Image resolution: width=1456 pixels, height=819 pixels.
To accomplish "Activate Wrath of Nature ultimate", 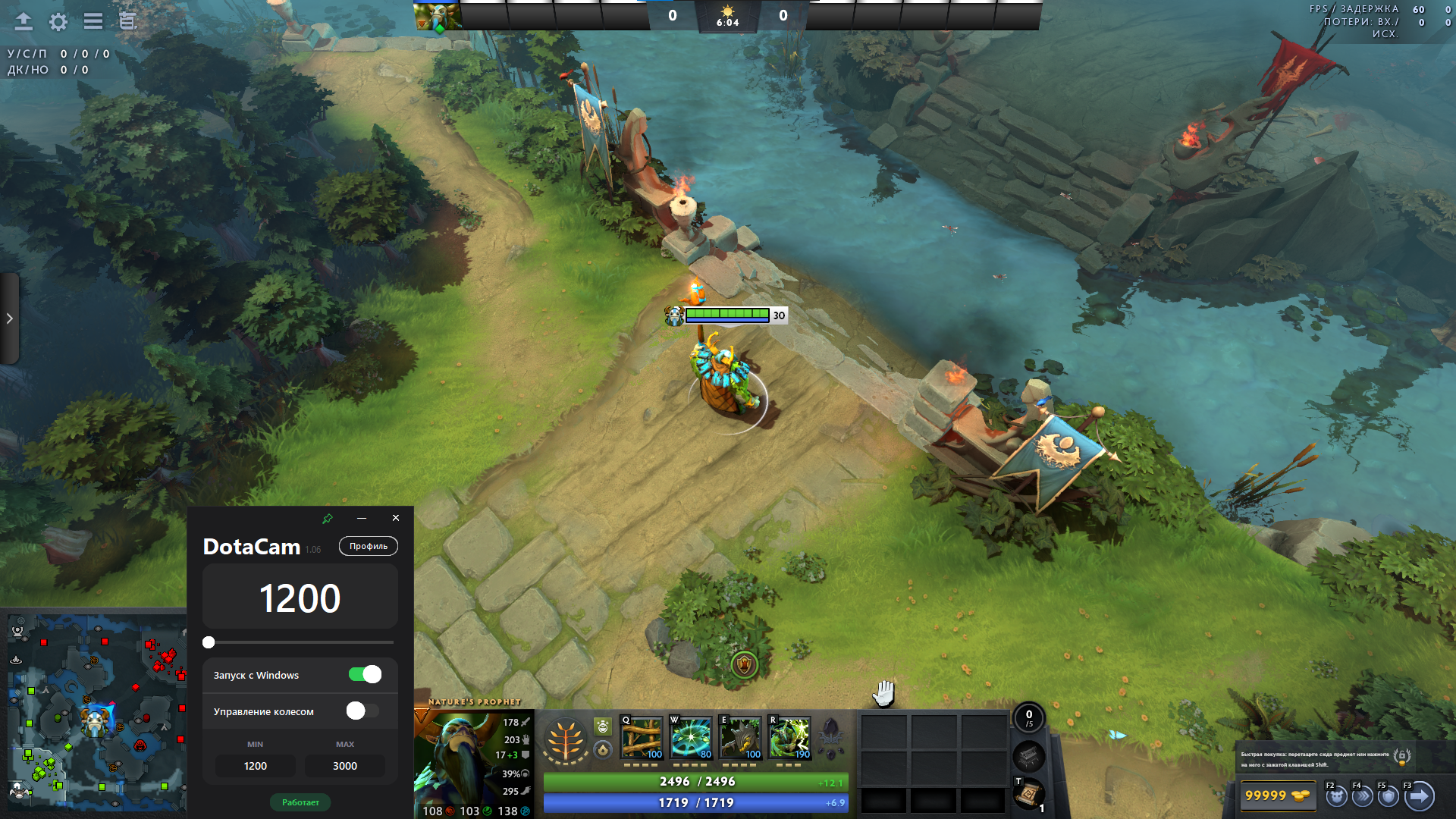I will coord(789,737).
